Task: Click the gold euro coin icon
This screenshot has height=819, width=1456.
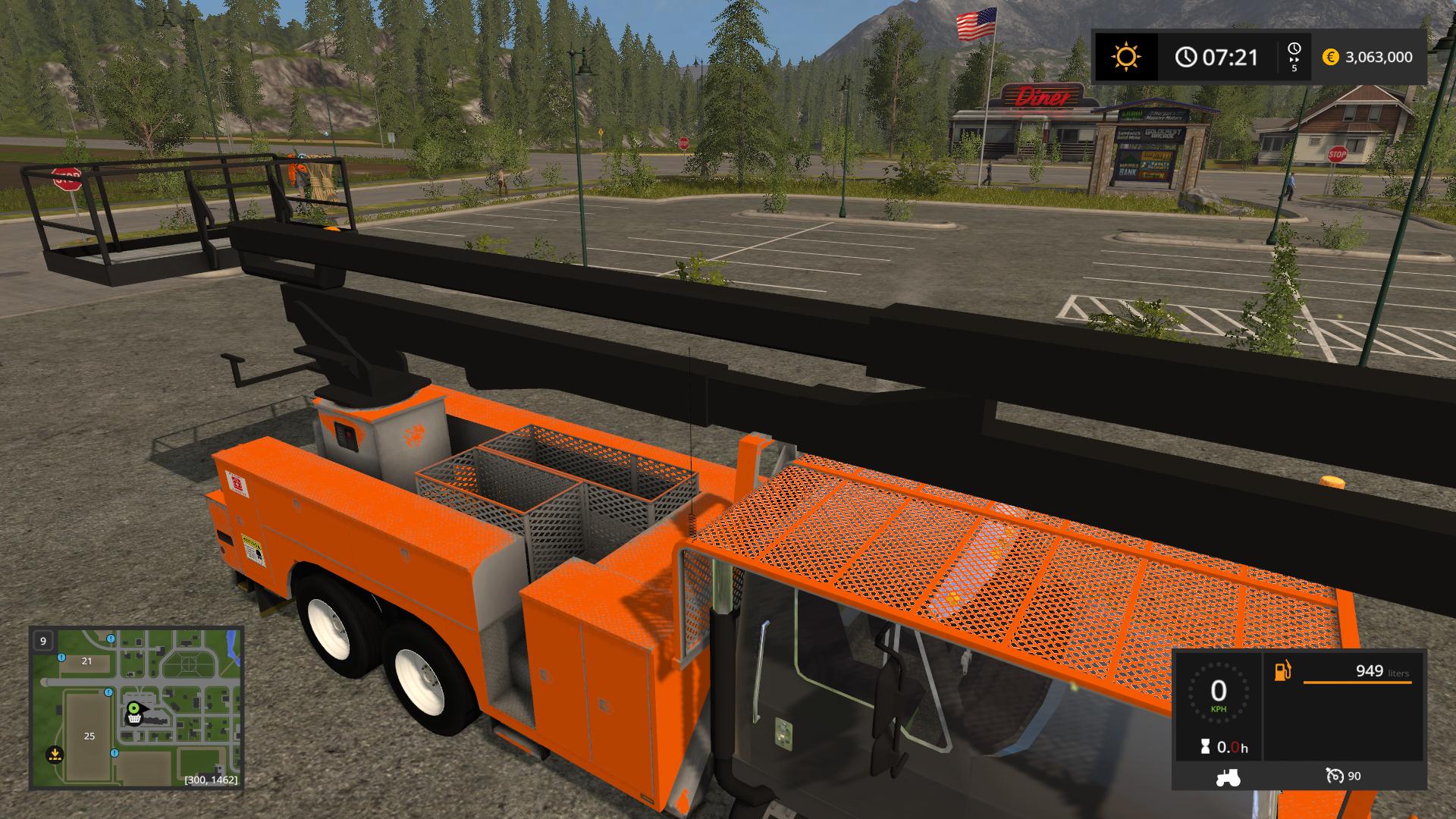Action: pos(1330,57)
